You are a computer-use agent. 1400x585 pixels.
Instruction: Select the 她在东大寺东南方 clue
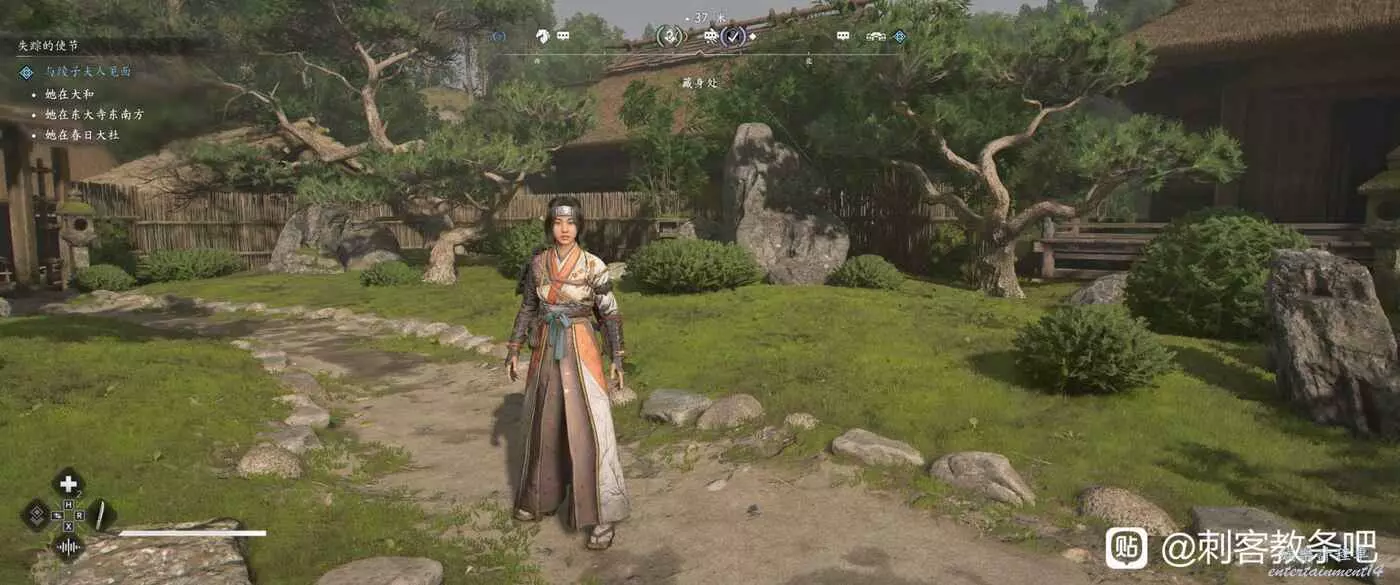pos(95,114)
